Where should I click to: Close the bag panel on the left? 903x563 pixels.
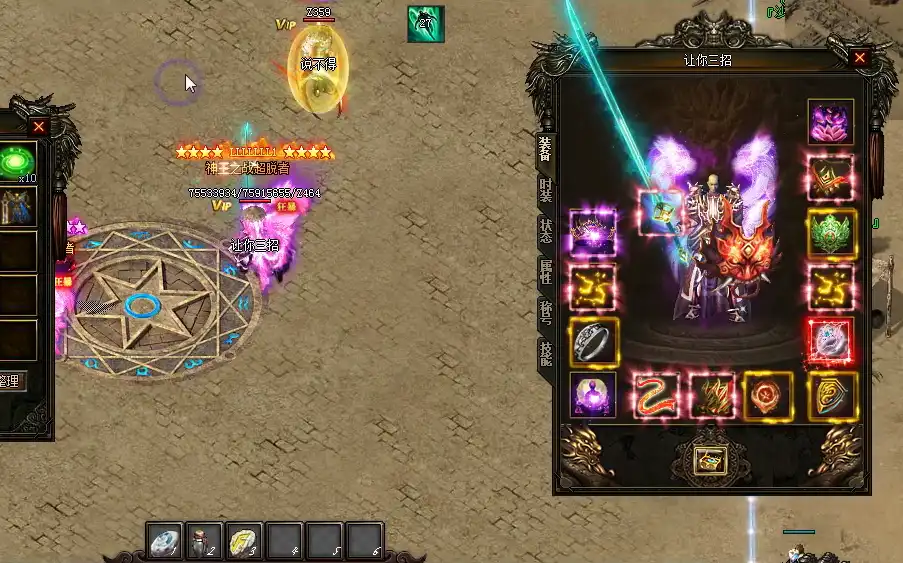coord(38,126)
